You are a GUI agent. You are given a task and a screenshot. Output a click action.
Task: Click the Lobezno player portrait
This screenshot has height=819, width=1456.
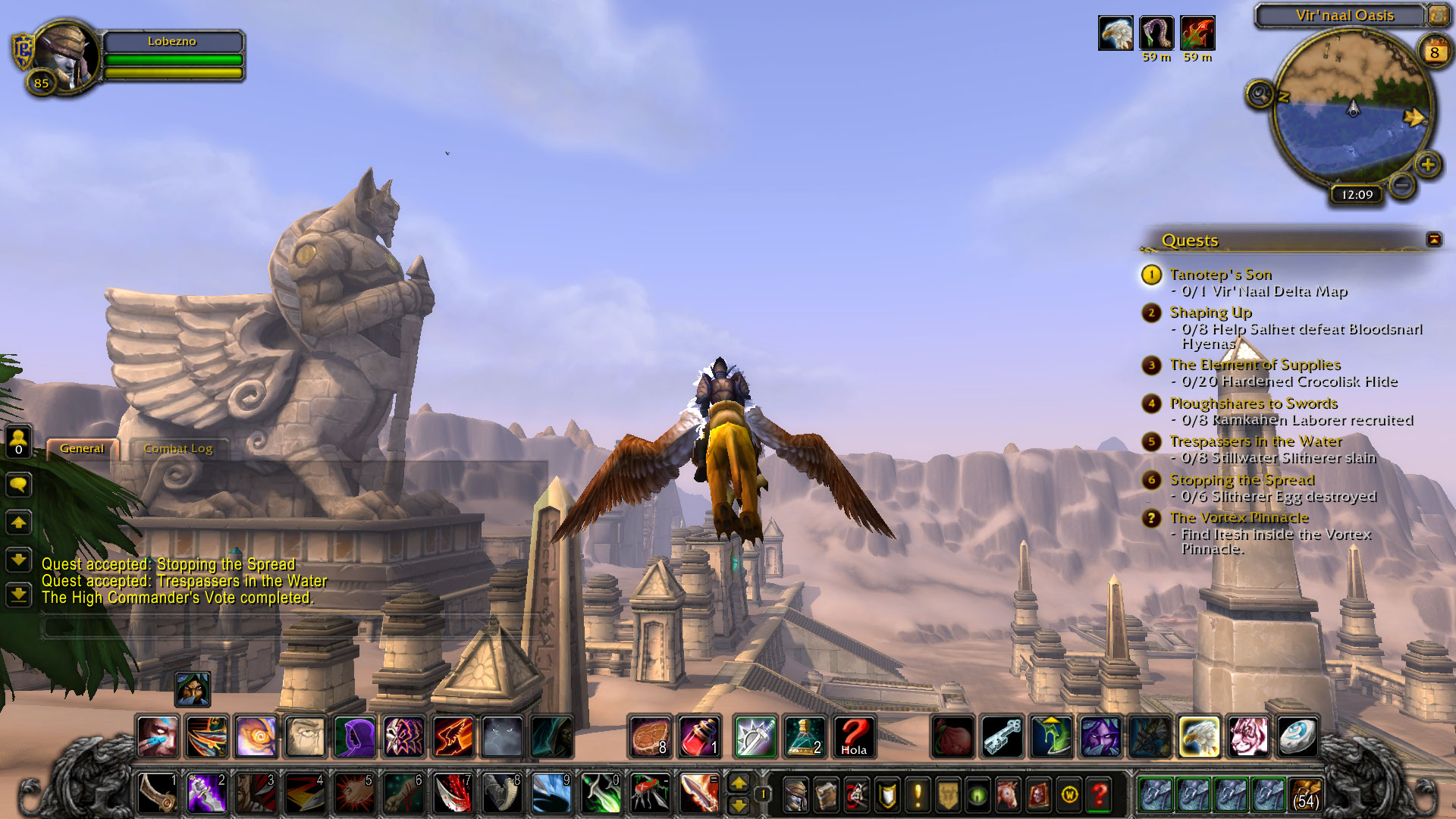tap(67, 55)
